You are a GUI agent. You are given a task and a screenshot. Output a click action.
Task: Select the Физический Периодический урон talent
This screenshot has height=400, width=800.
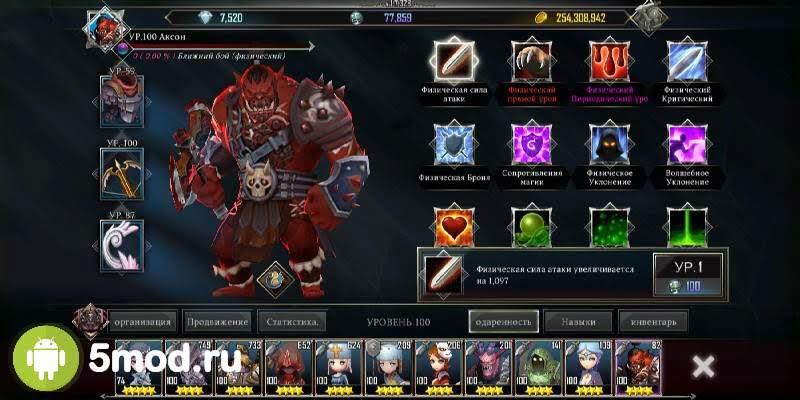coord(609,62)
